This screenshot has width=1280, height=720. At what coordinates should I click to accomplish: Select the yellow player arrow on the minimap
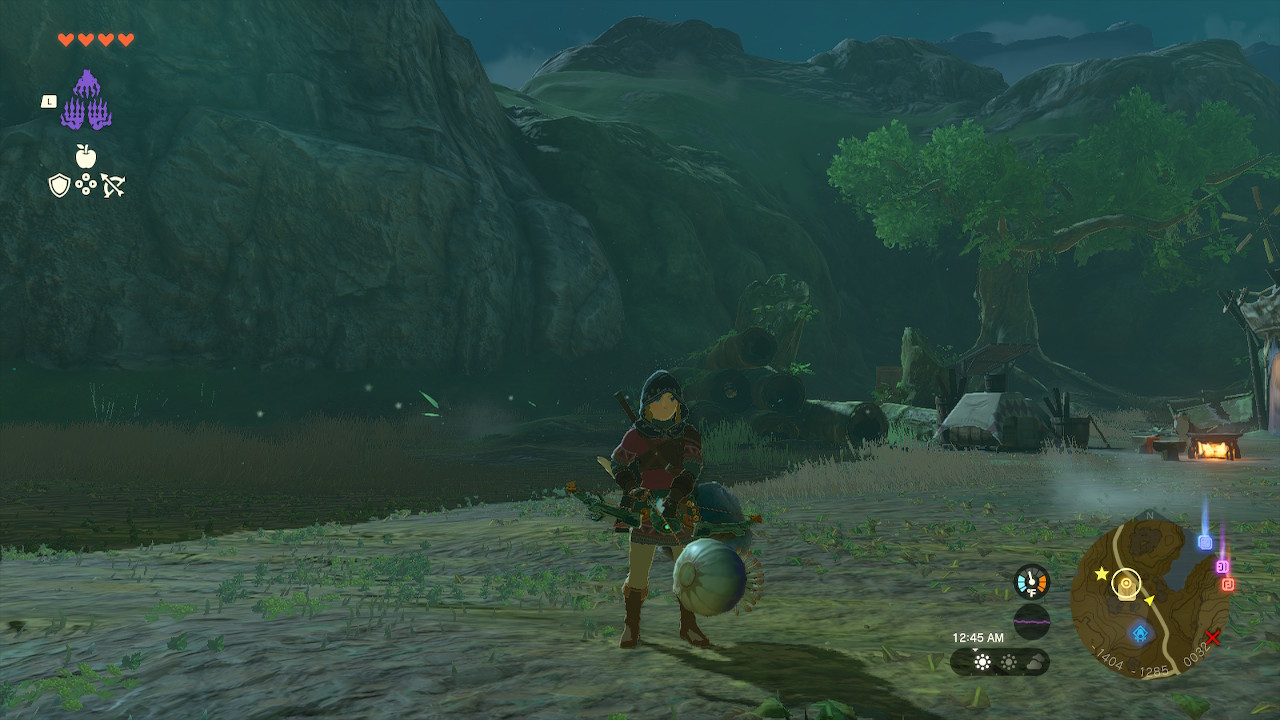click(x=1150, y=600)
